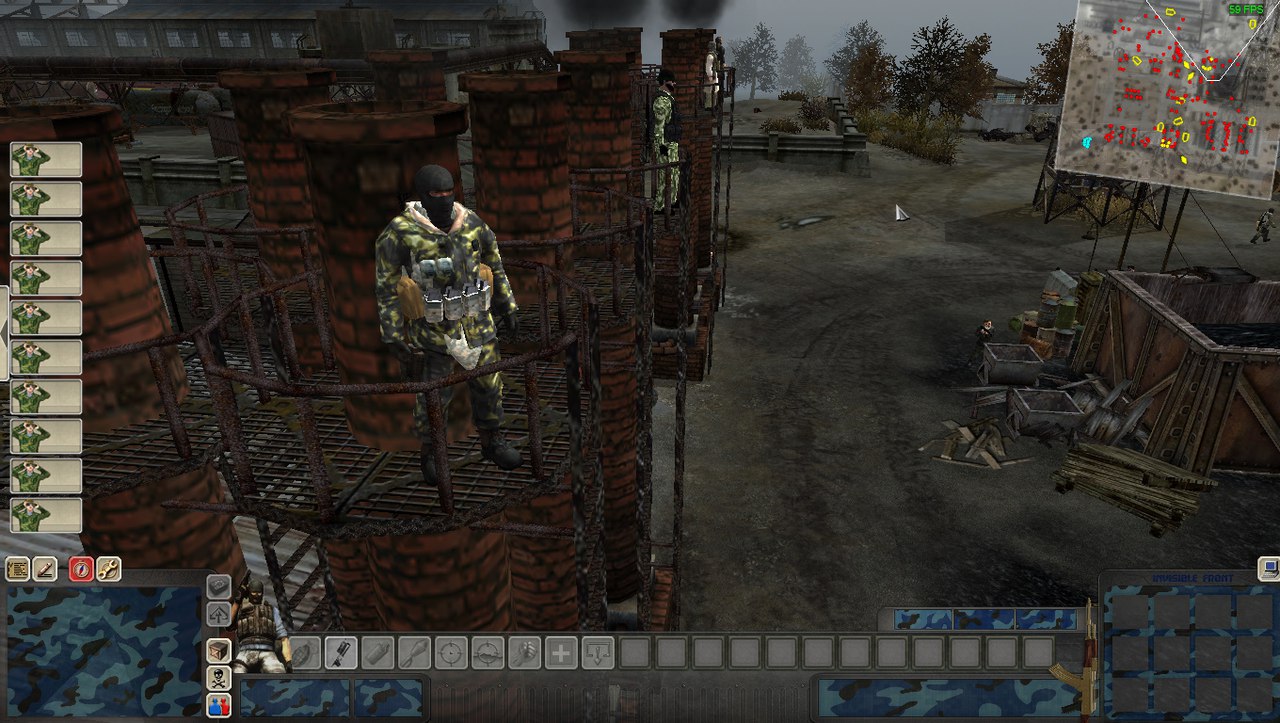Click the skull and crossbones button

click(x=218, y=679)
